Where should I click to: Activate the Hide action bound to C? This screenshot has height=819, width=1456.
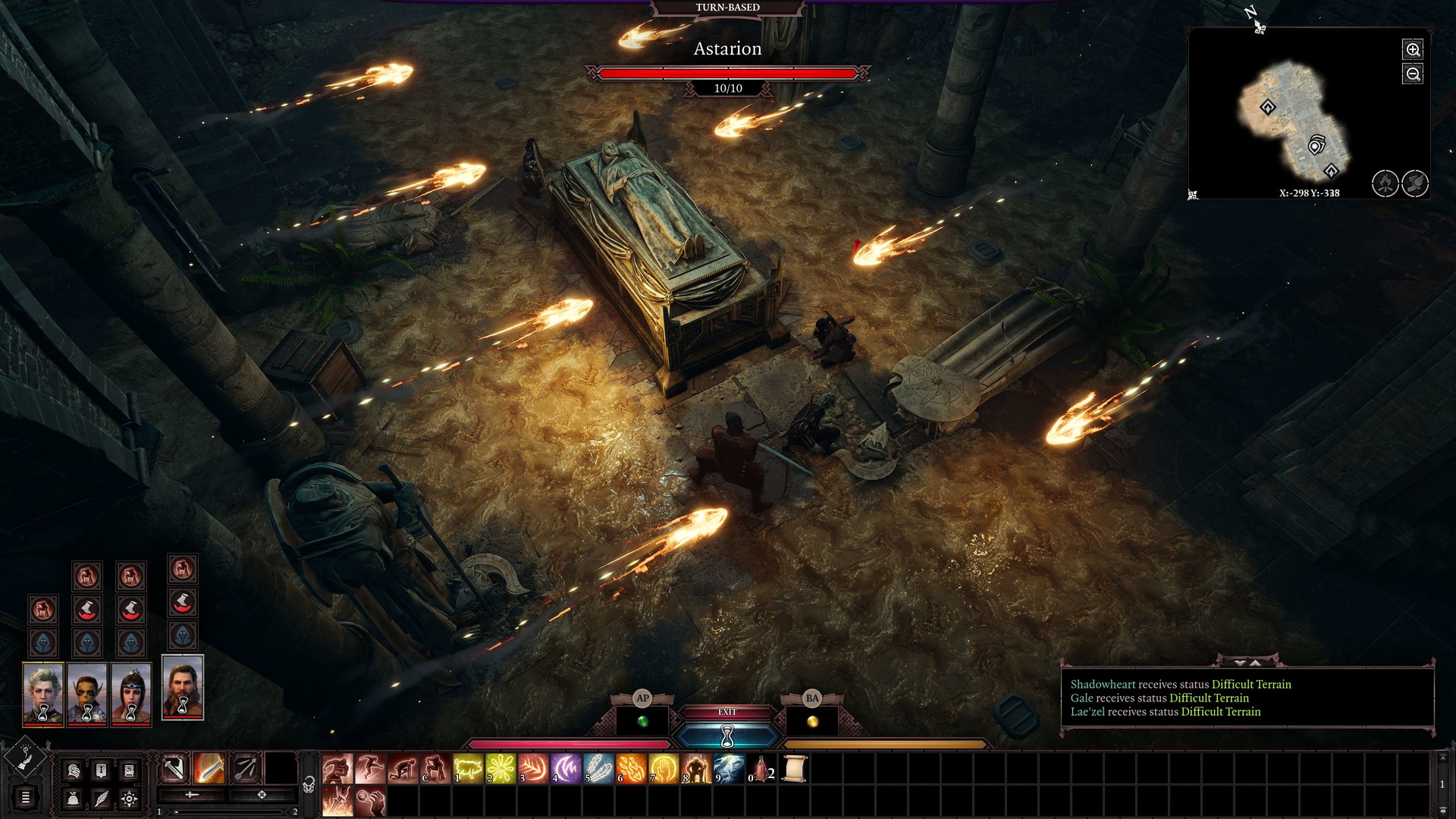pyautogui.click(x=436, y=769)
